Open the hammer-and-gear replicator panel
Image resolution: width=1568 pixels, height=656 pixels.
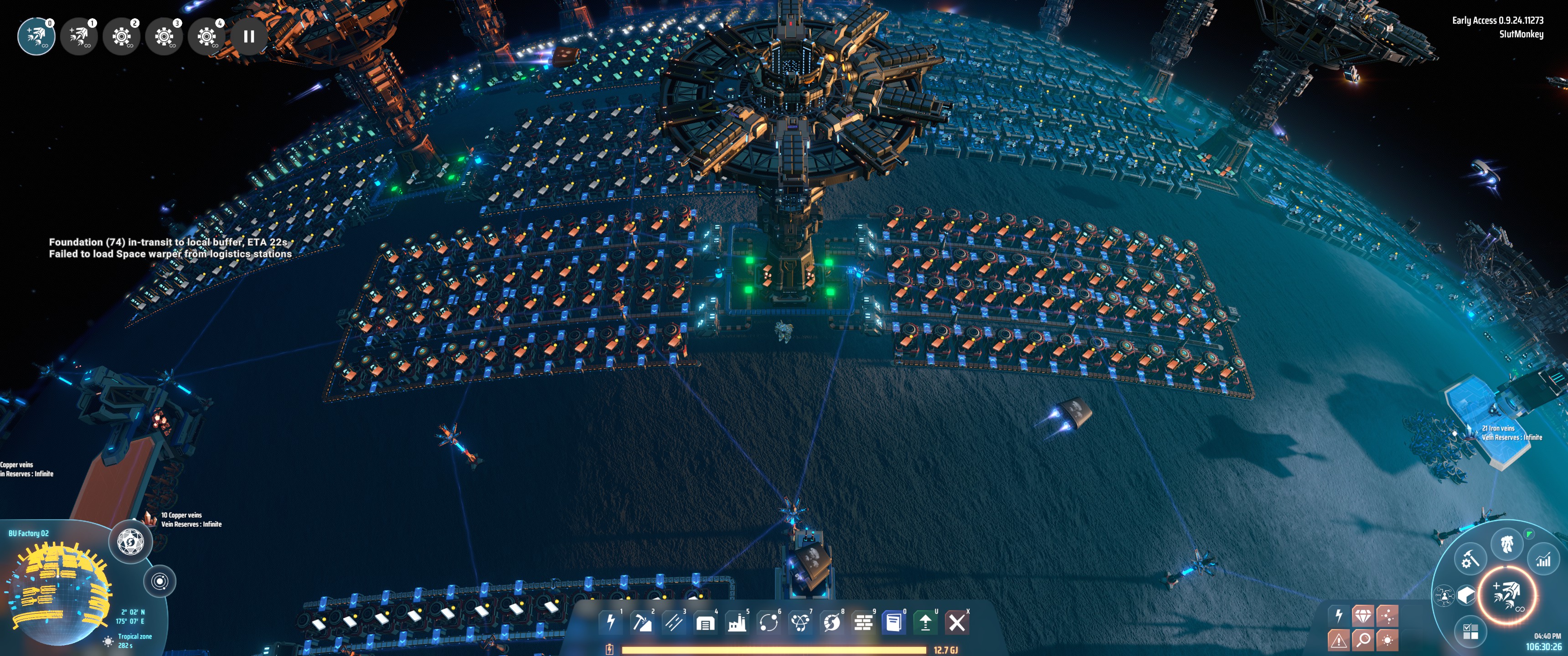tap(1470, 559)
